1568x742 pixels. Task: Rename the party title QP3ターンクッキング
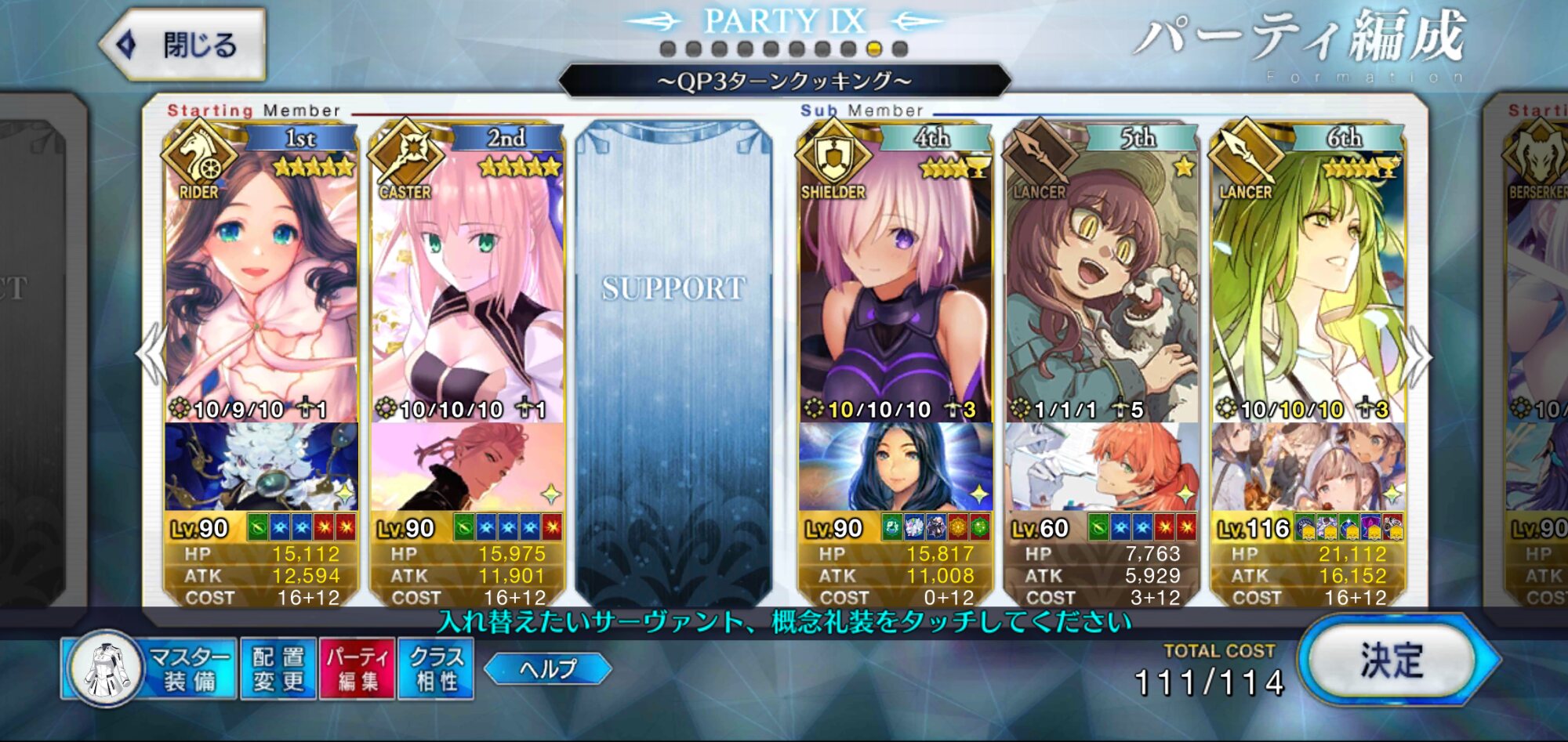pyautogui.click(x=784, y=81)
